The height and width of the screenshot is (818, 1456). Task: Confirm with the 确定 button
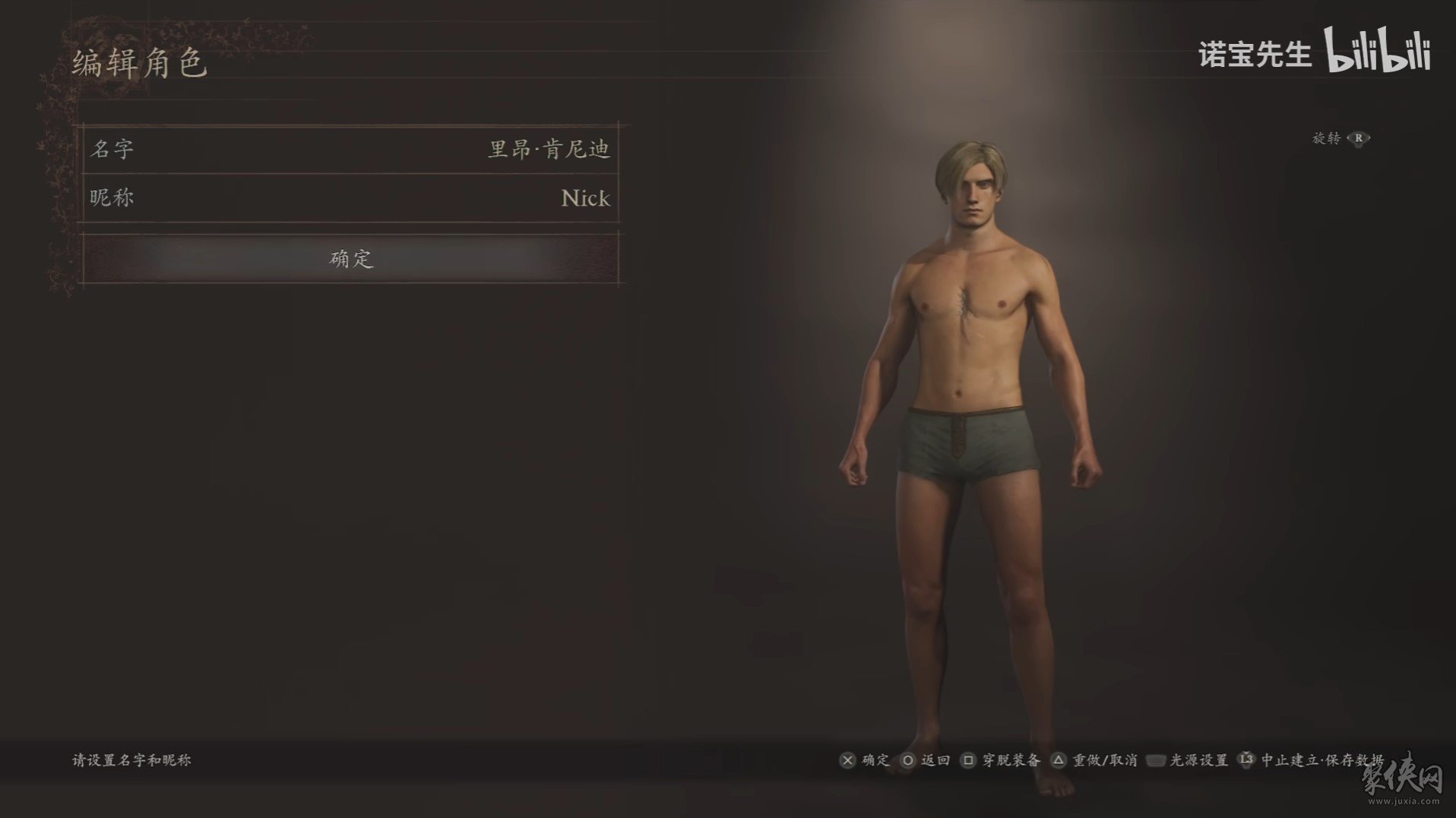(x=350, y=258)
